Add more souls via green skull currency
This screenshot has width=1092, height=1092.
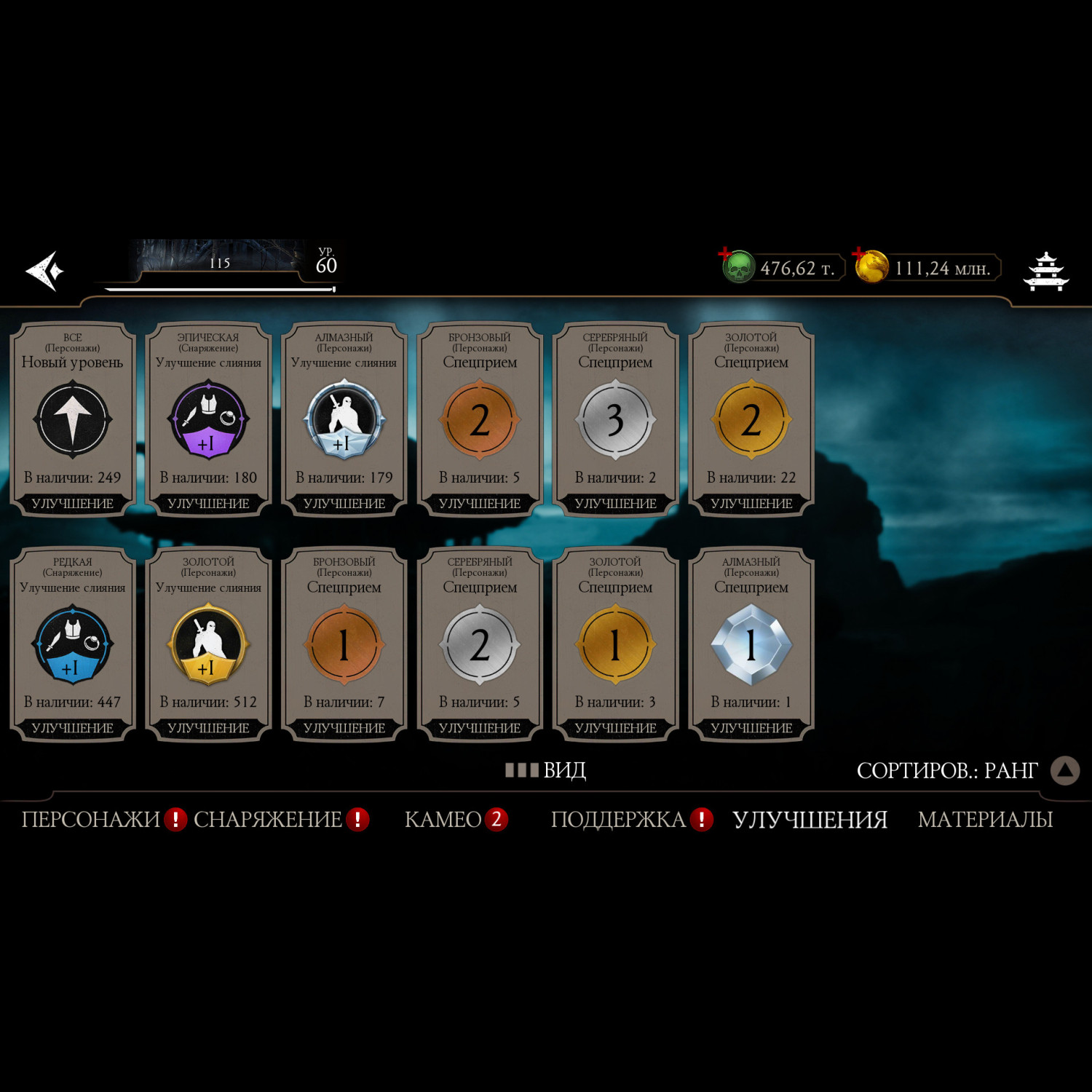point(738,266)
